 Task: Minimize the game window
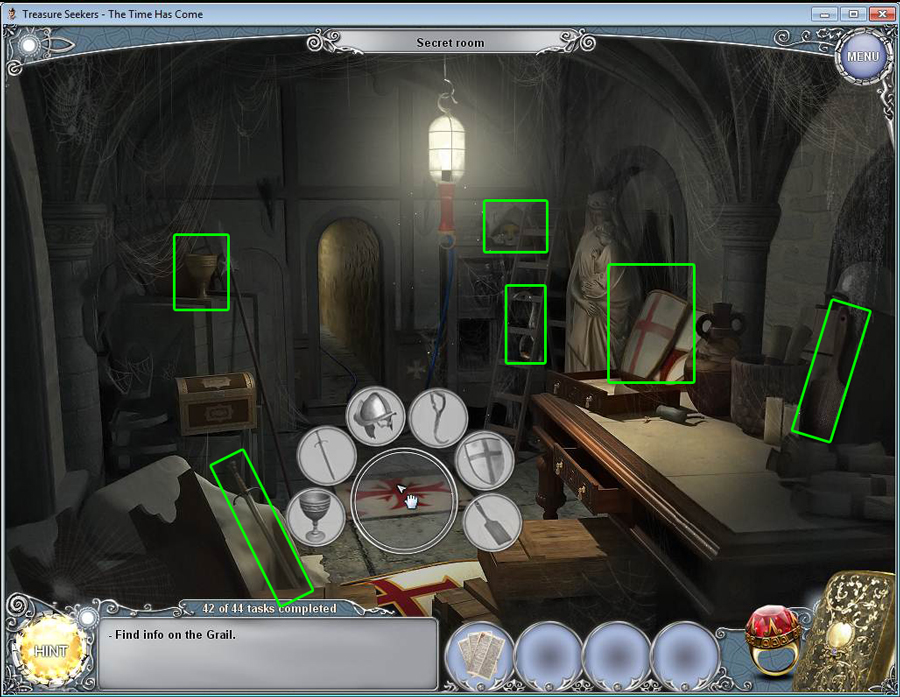(825, 14)
